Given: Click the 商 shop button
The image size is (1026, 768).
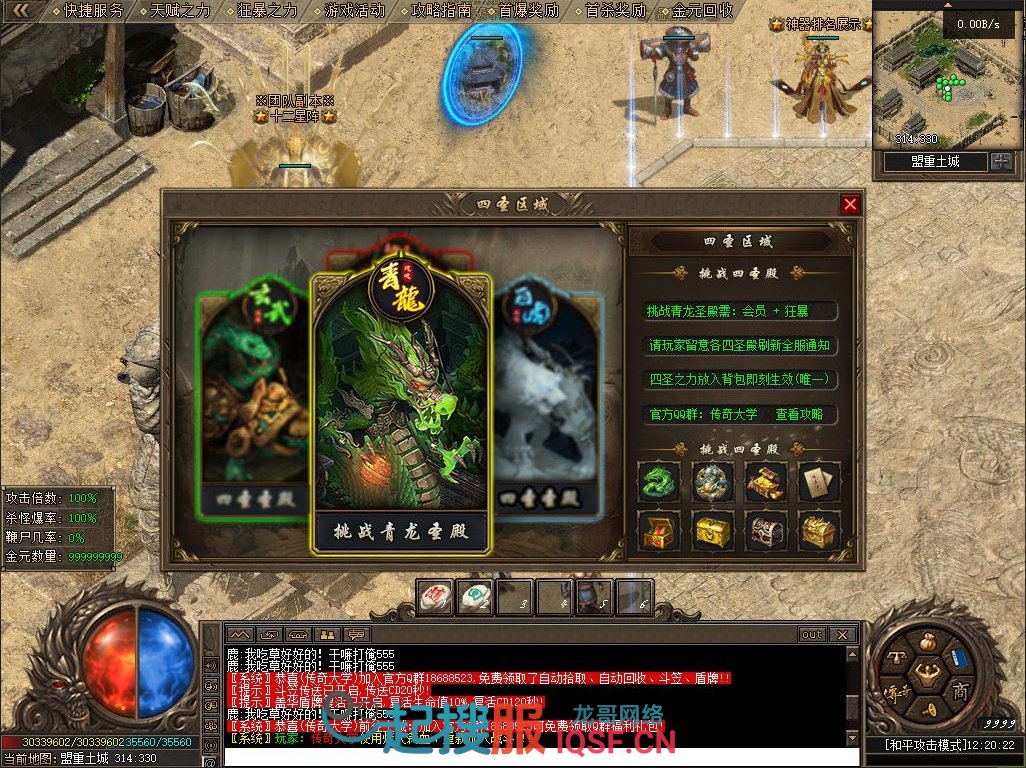Looking at the screenshot, I should point(959,691).
